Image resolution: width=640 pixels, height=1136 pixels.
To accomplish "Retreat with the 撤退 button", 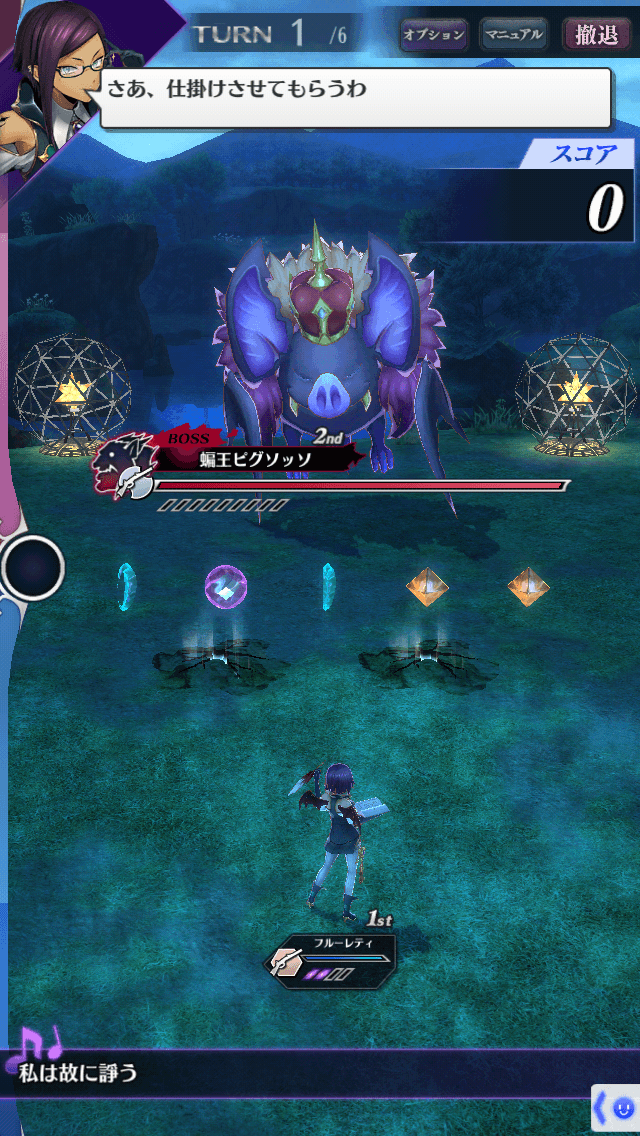I will (x=597, y=35).
